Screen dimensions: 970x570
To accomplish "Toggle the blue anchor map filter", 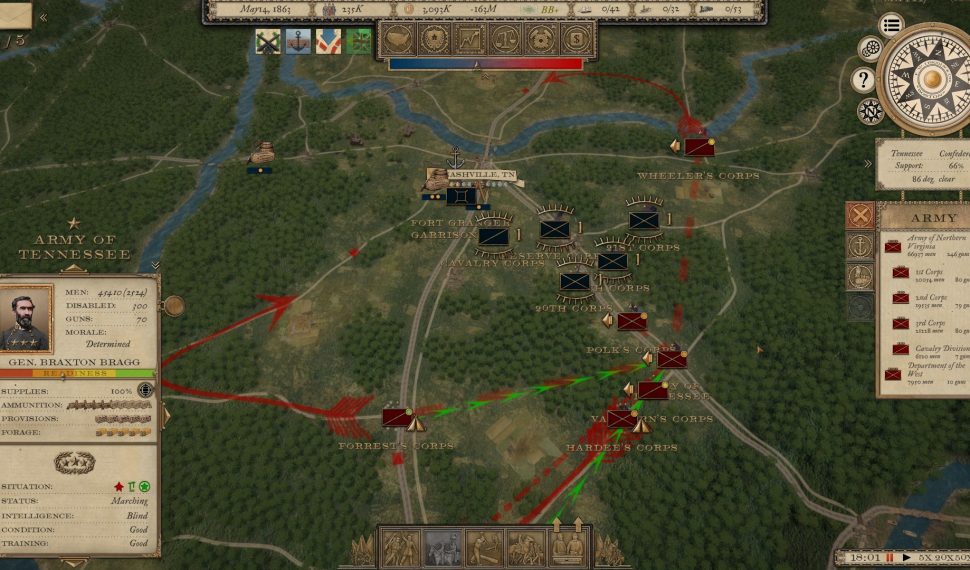I will [x=298, y=42].
